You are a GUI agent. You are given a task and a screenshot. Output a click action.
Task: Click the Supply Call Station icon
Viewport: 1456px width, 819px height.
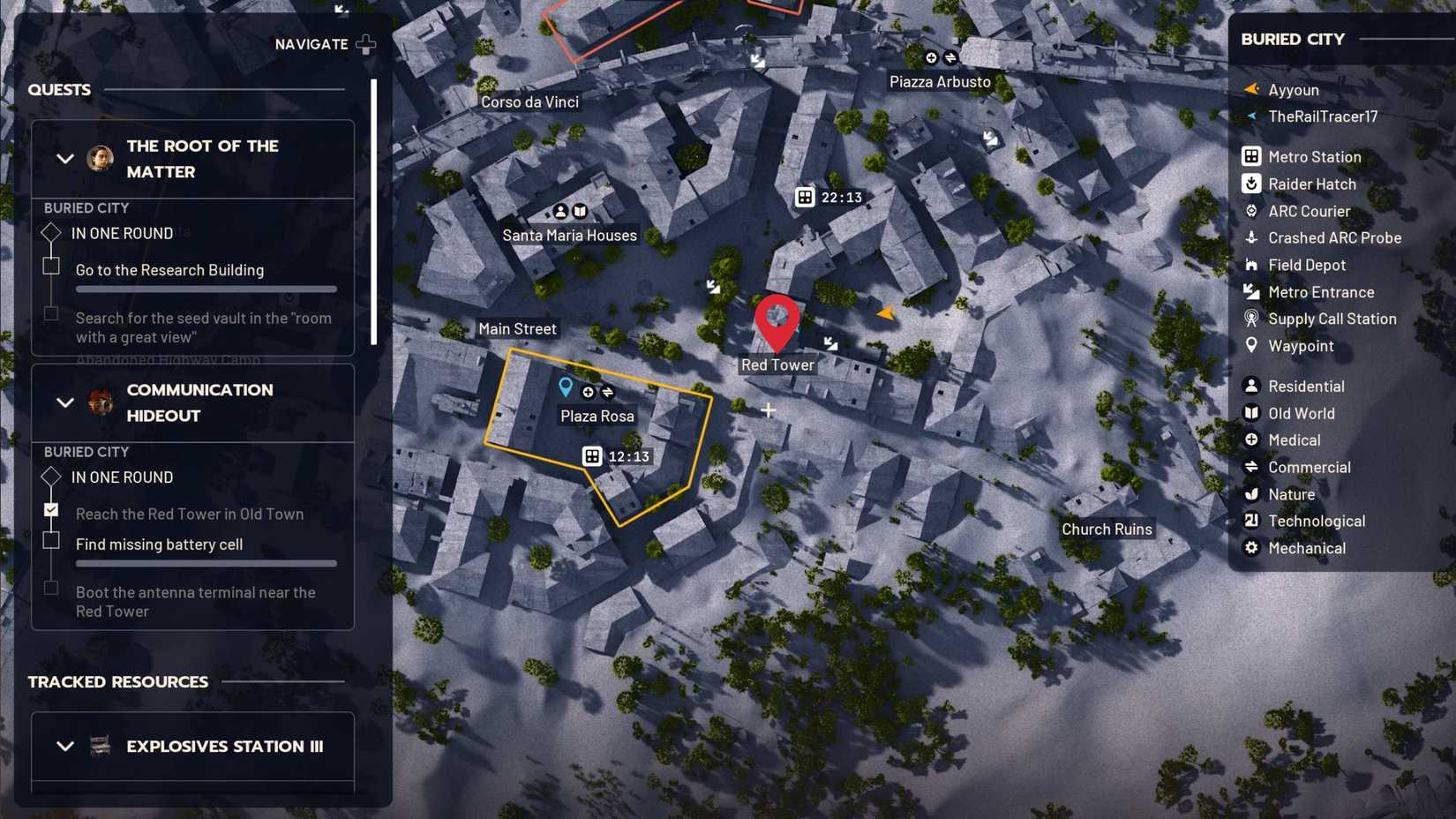coord(1251,319)
